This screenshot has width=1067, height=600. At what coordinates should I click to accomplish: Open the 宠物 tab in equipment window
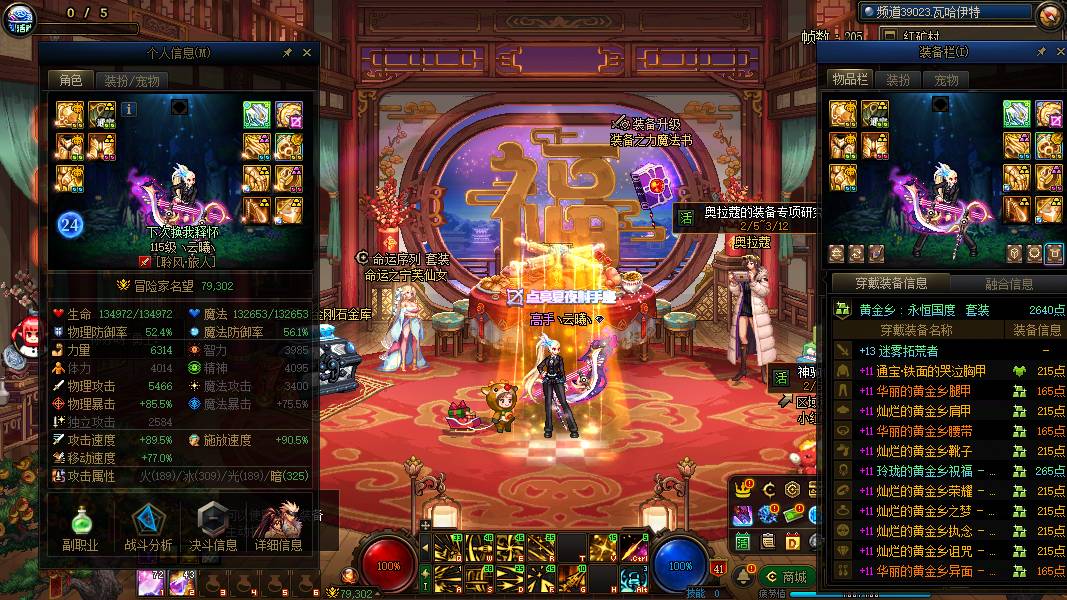946,80
